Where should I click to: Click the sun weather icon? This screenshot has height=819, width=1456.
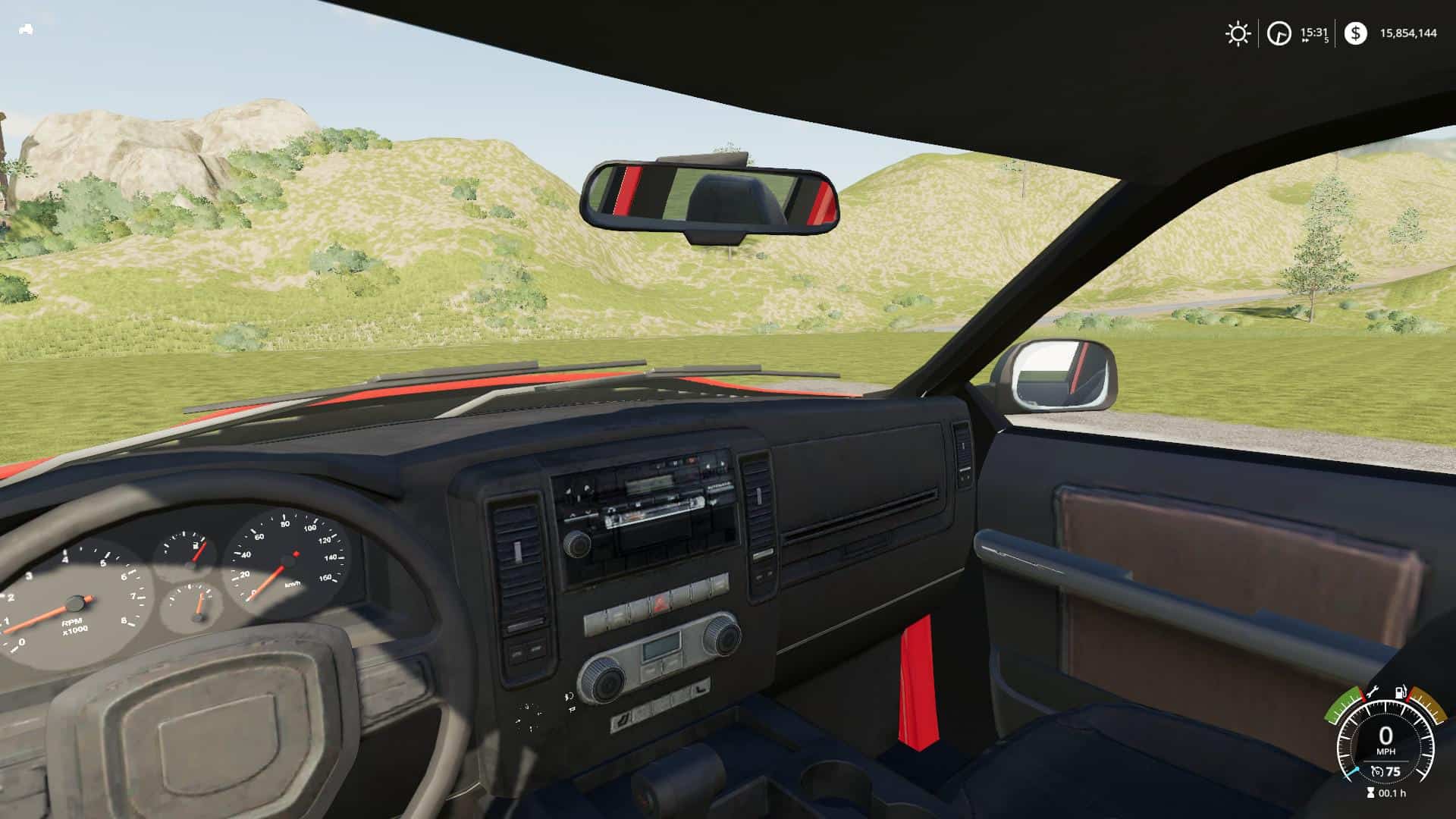pos(1238,33)
